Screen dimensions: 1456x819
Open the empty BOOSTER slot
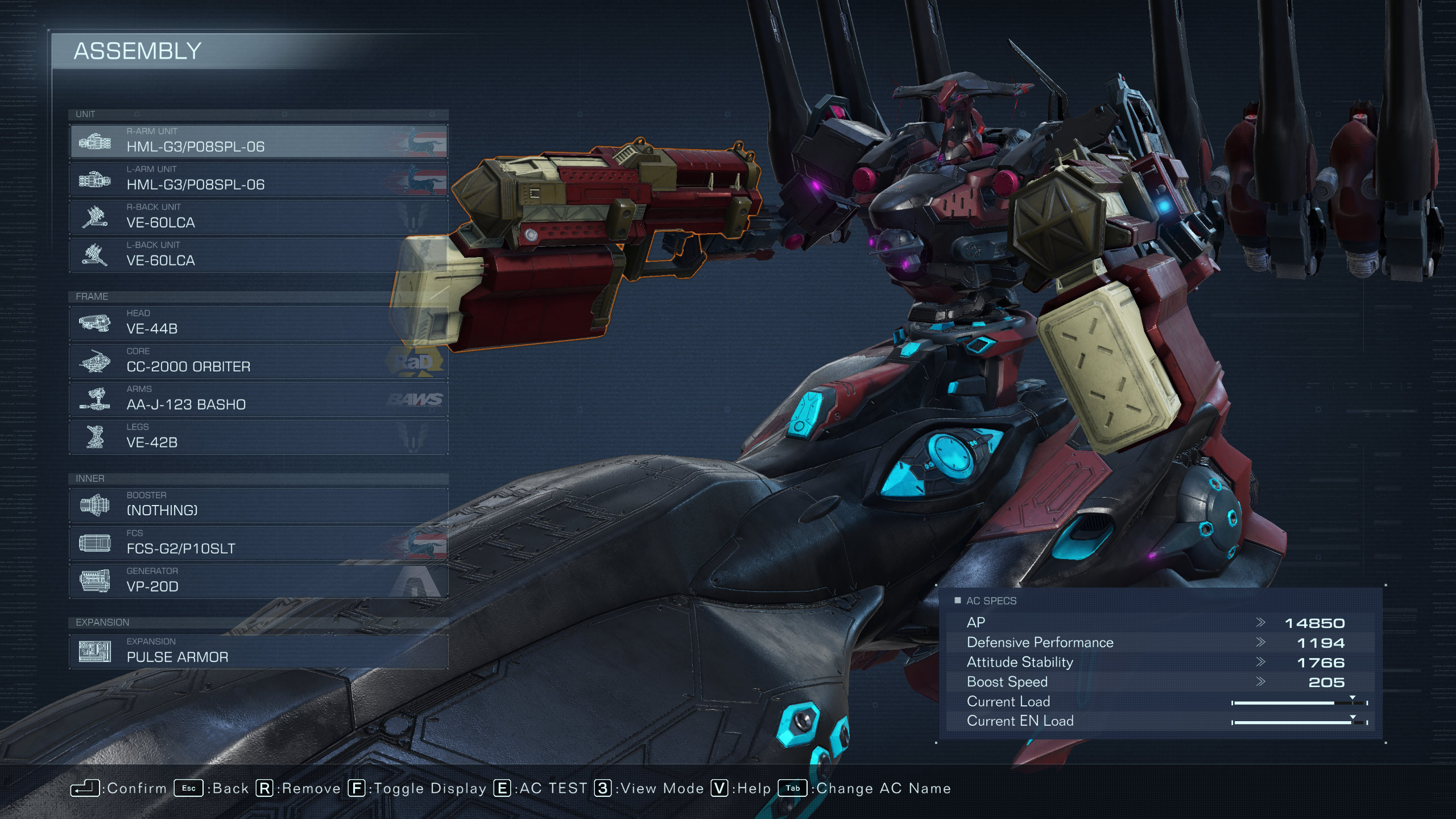coord(259,505)
